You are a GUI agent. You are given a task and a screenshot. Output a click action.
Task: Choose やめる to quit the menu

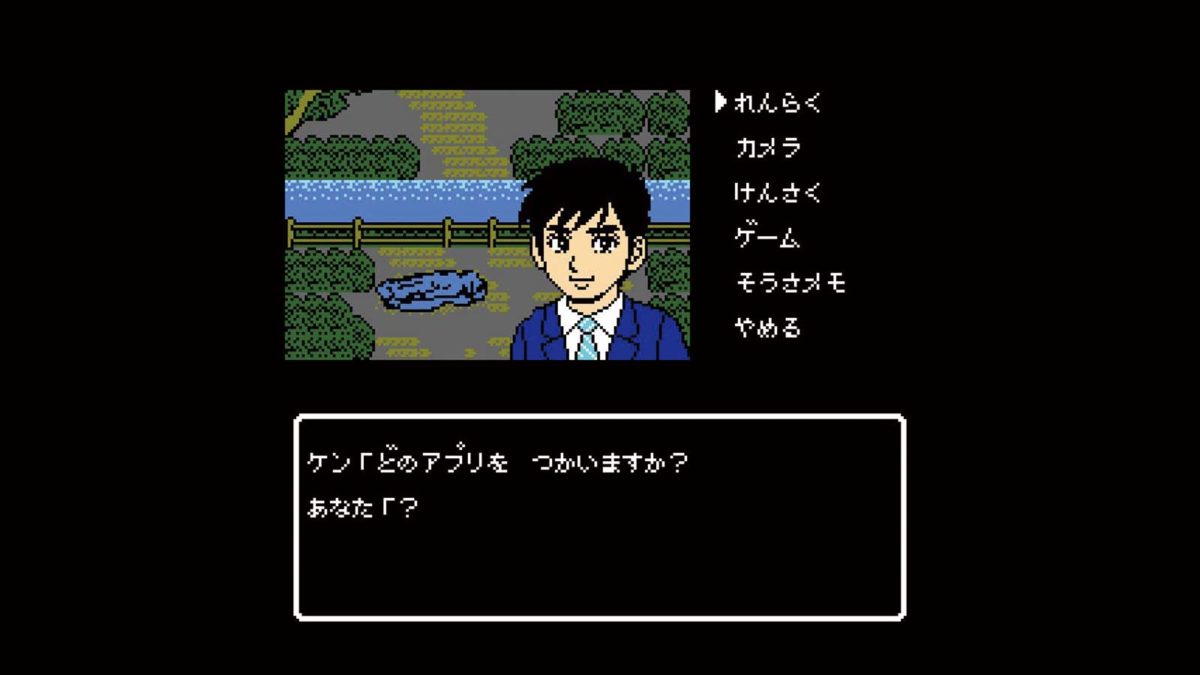point(767,328)
